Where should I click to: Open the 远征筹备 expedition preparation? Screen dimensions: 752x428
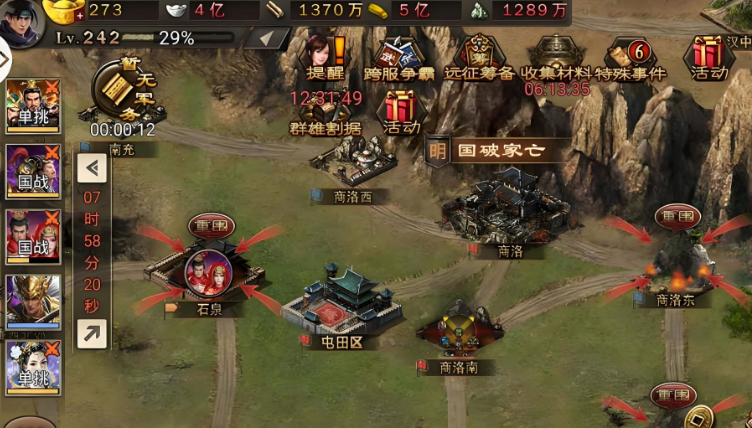479,56
